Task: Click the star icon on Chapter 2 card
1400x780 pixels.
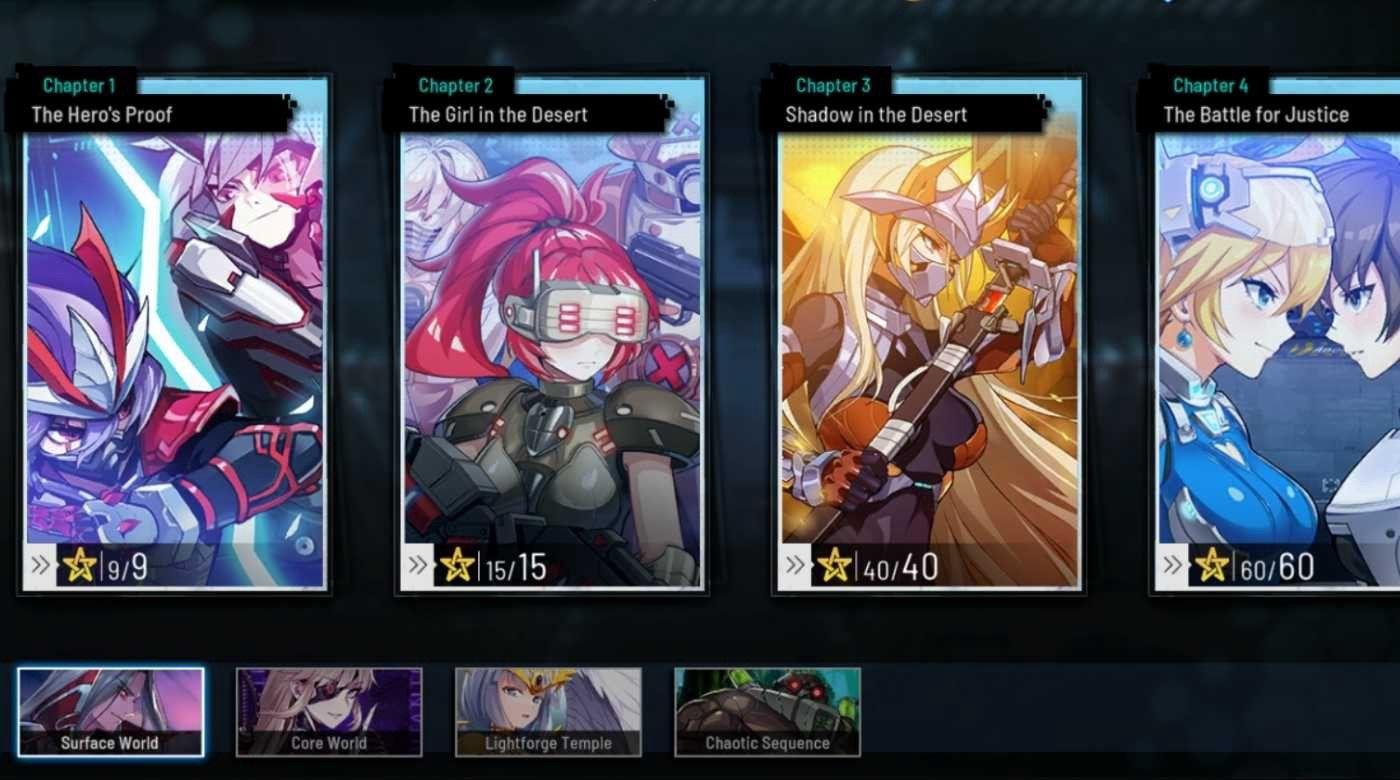Action: click(458, 564)
